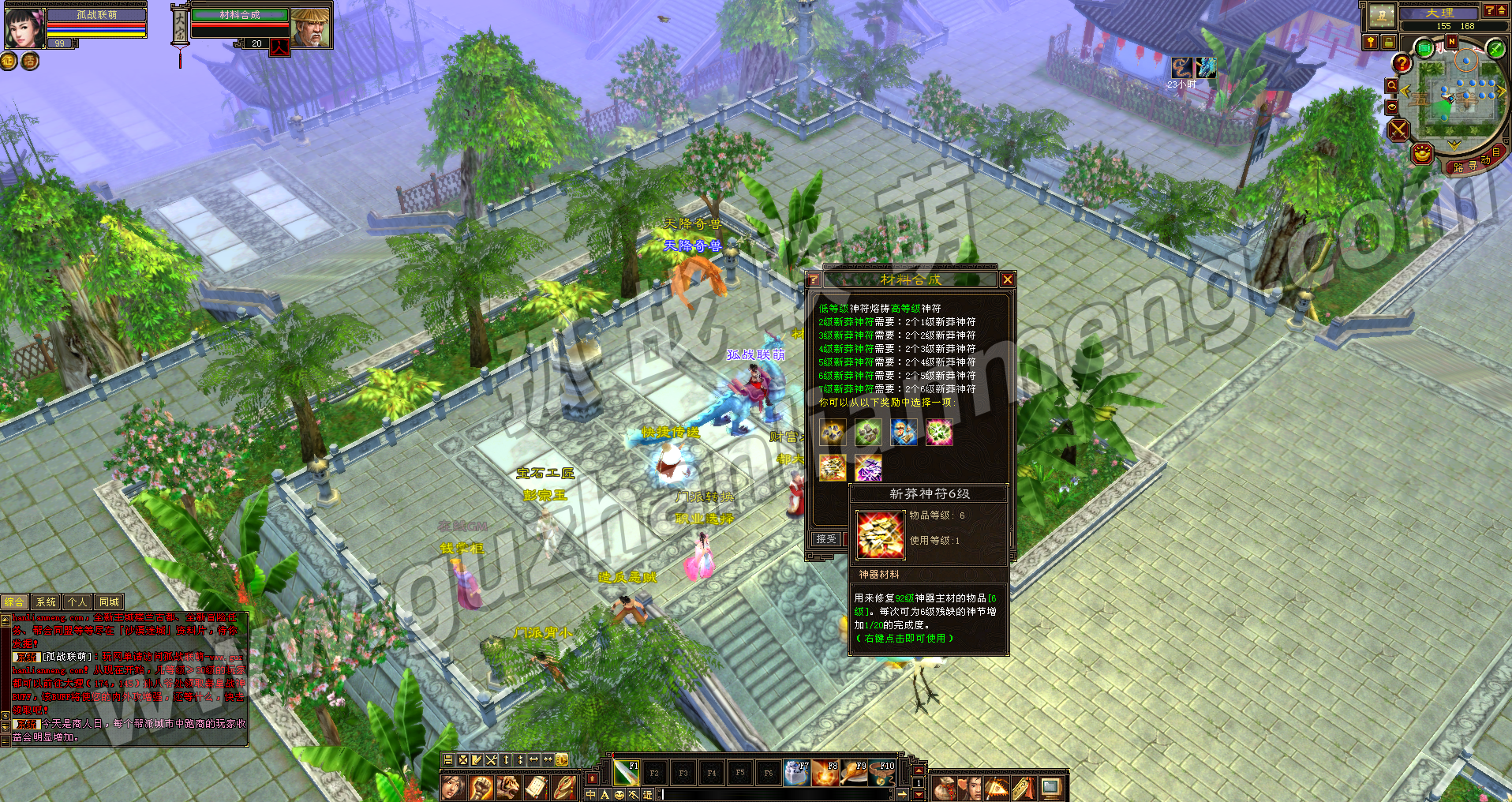Image resolution: width=1512 pixels, height=802 pixels.
Task: Choose the purple crystal shard reward
Action: pyautogui.click(x=869, y=468)
